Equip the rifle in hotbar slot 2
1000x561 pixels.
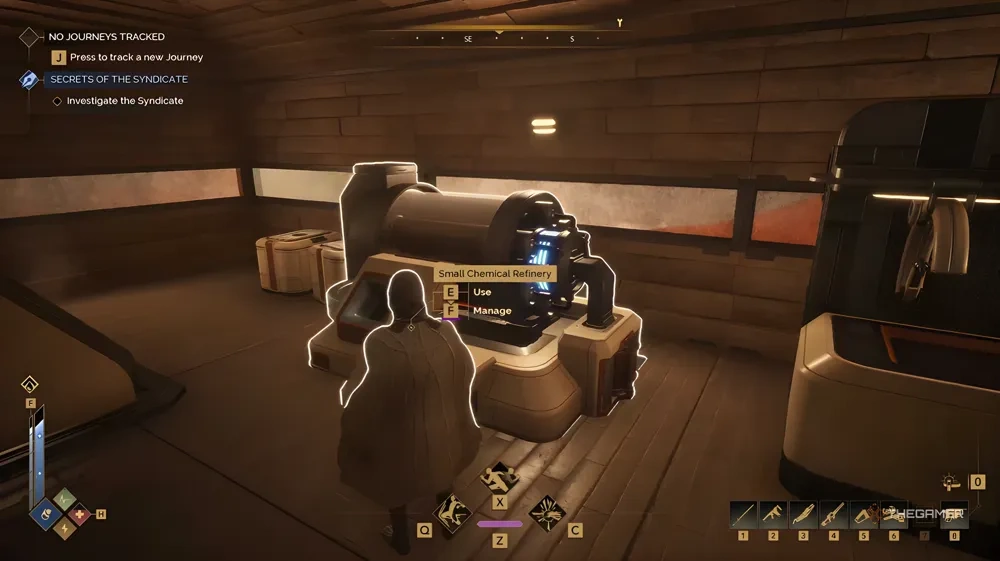pyautogui.click(x=773, y=514)
